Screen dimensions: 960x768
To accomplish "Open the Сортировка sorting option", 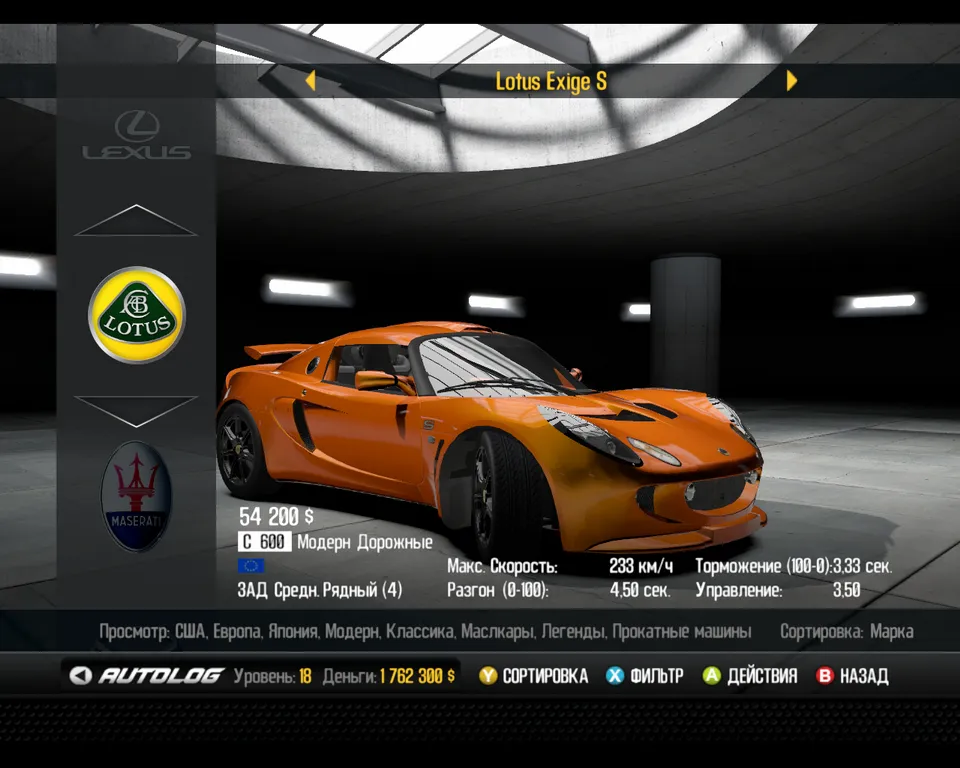I will pos(533,676).
